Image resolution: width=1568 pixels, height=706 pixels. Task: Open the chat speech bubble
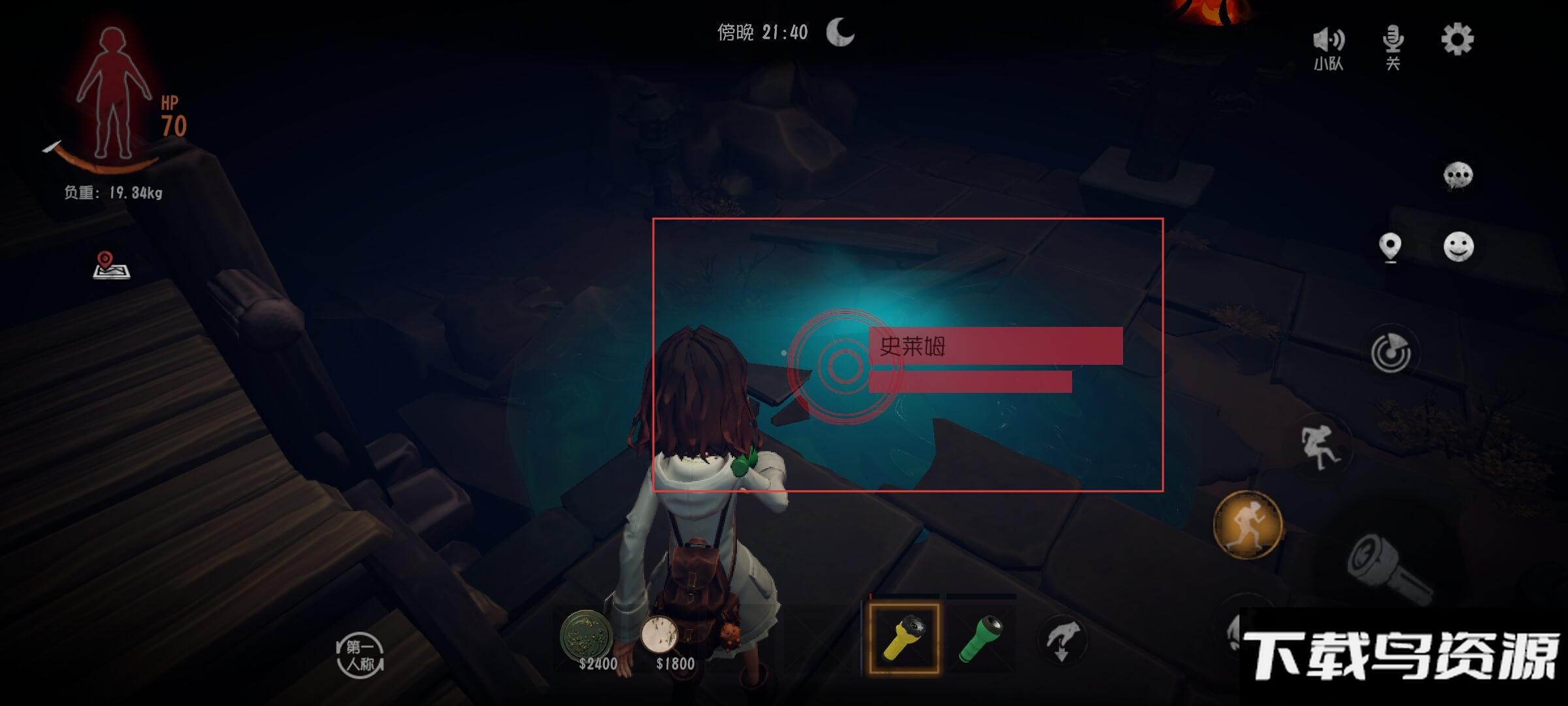(1458, 176)
